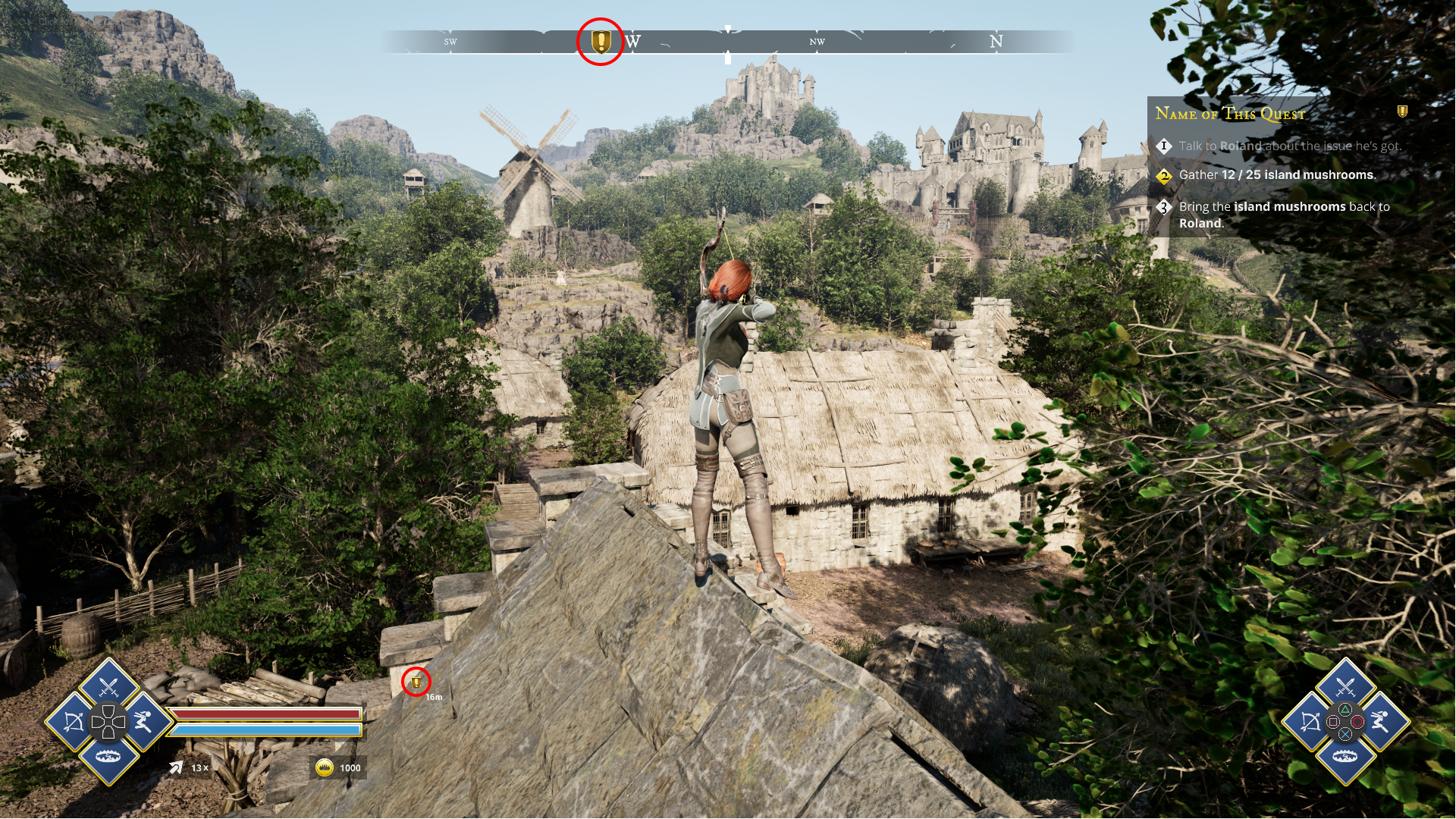Select the "Gather island mushrooms" objective

tap(1276, 175)
